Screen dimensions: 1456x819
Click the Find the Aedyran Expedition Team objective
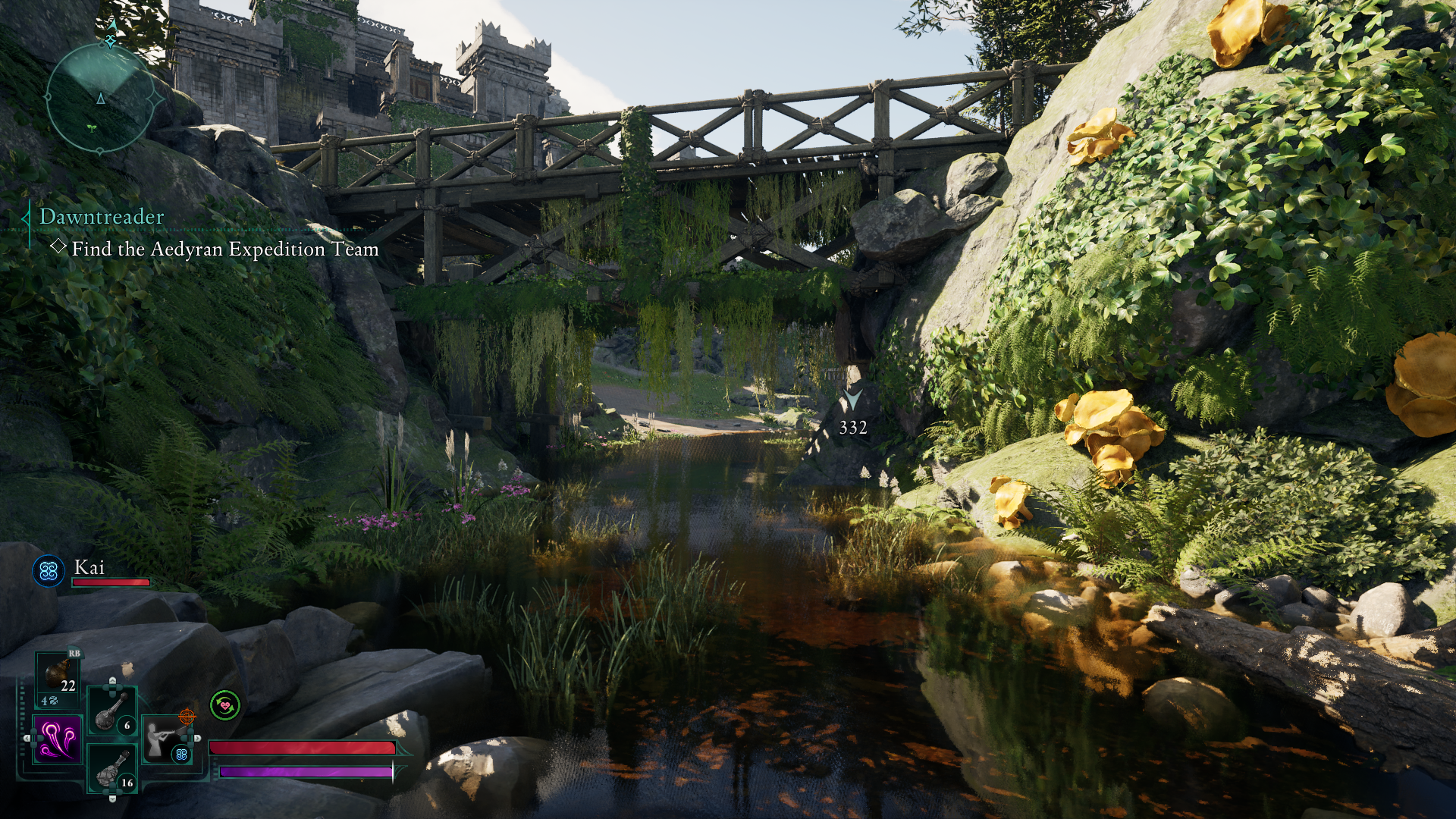click(224, 249)
